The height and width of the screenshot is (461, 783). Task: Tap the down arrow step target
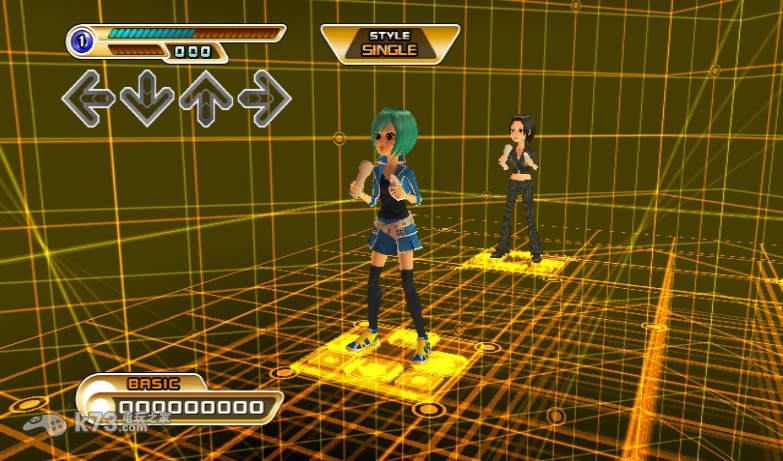point(147,98)
